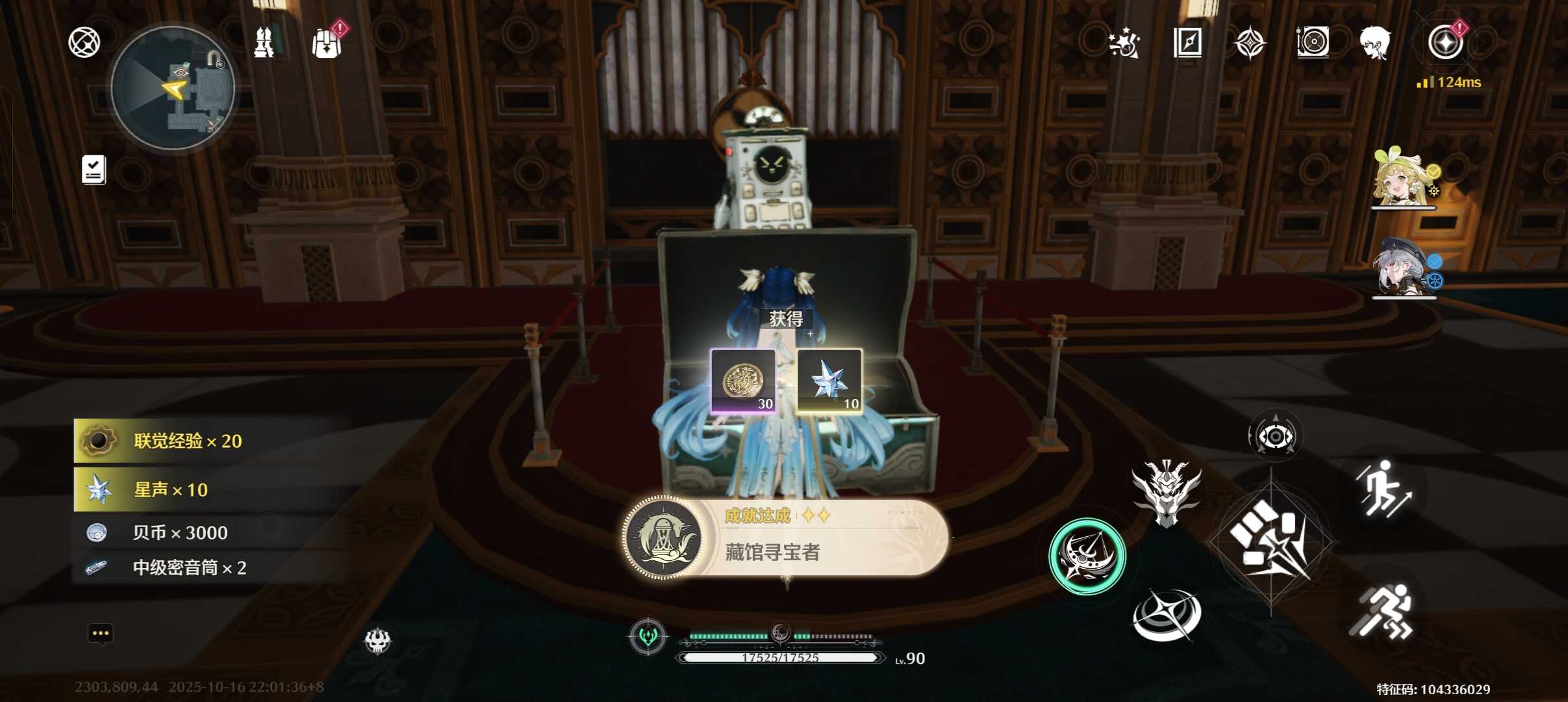The image size is (1568, 702).
Task: Trigger the green-ringed resonance liberation
Action: [1087, 556]
